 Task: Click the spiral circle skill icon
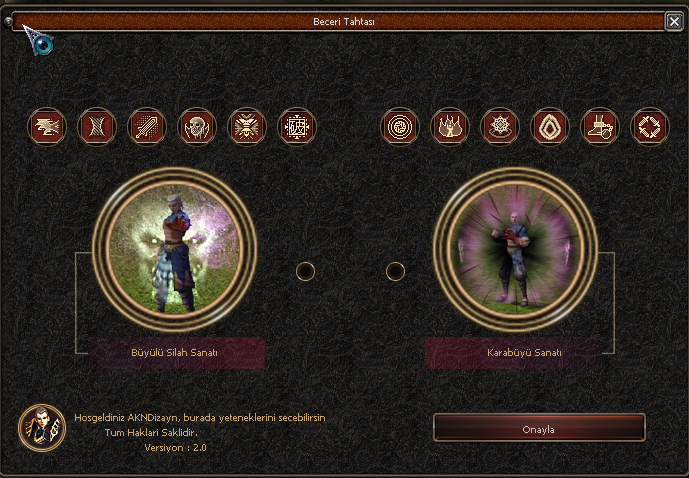click(400, 127)
